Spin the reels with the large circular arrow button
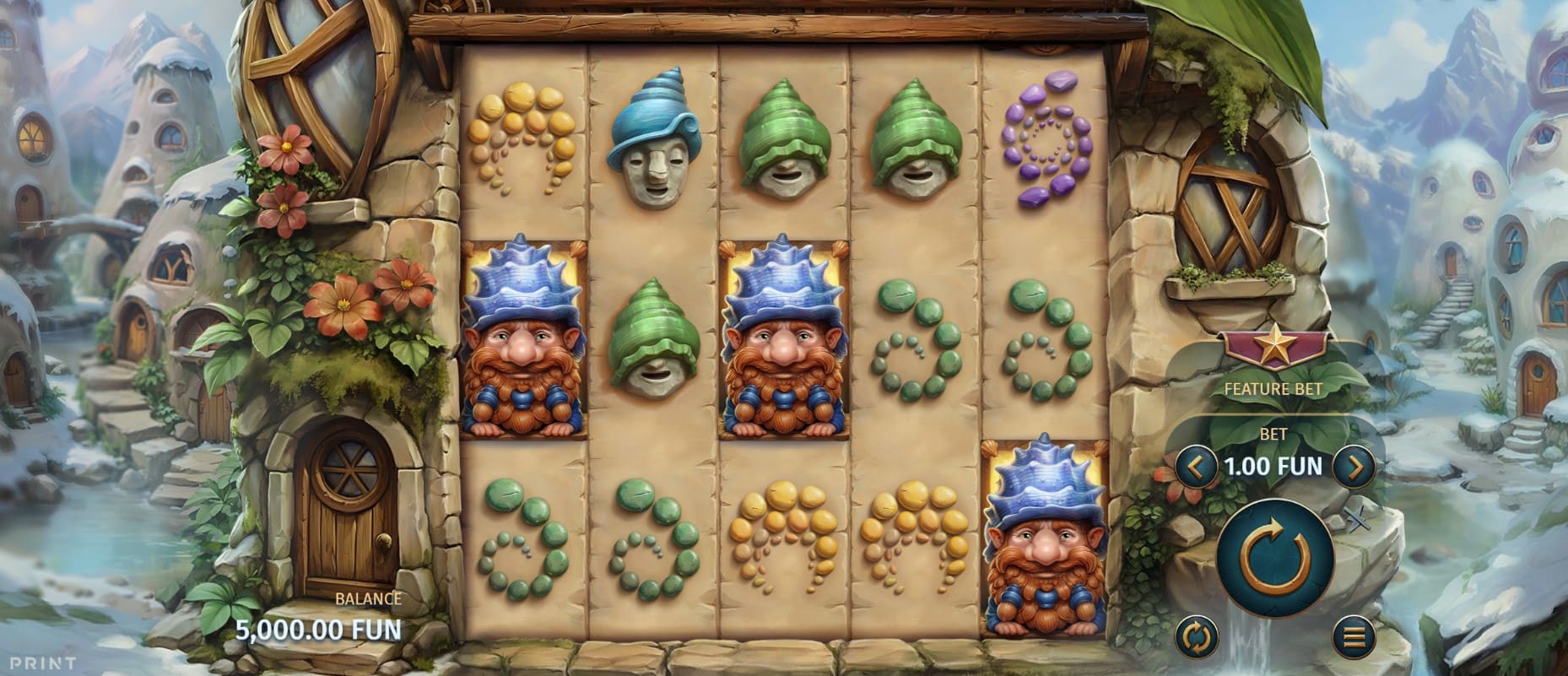The width and height of the screenshot is (1568, 676). tap(1274, 557)
